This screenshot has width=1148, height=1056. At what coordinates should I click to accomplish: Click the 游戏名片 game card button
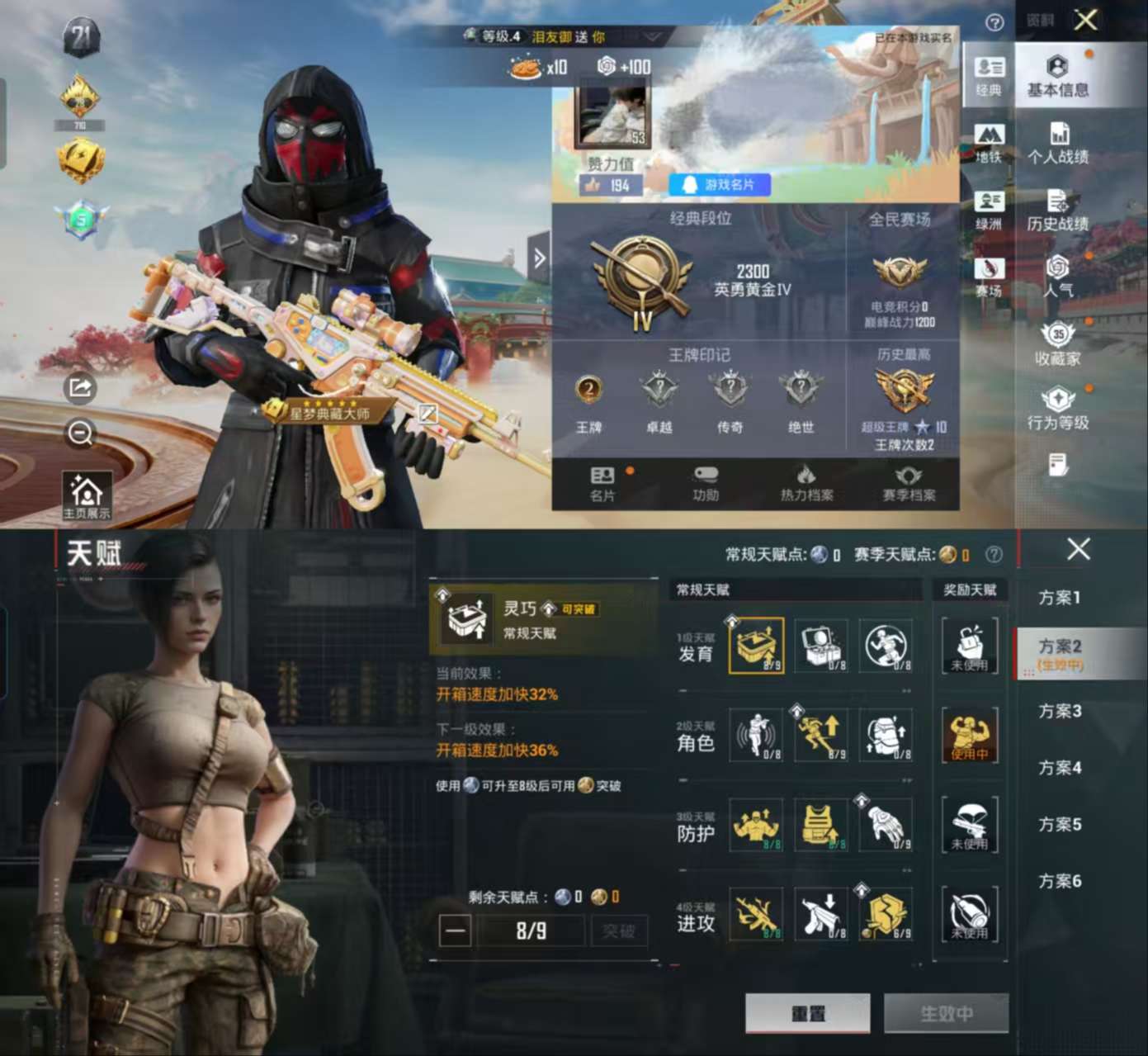(720, 184)
